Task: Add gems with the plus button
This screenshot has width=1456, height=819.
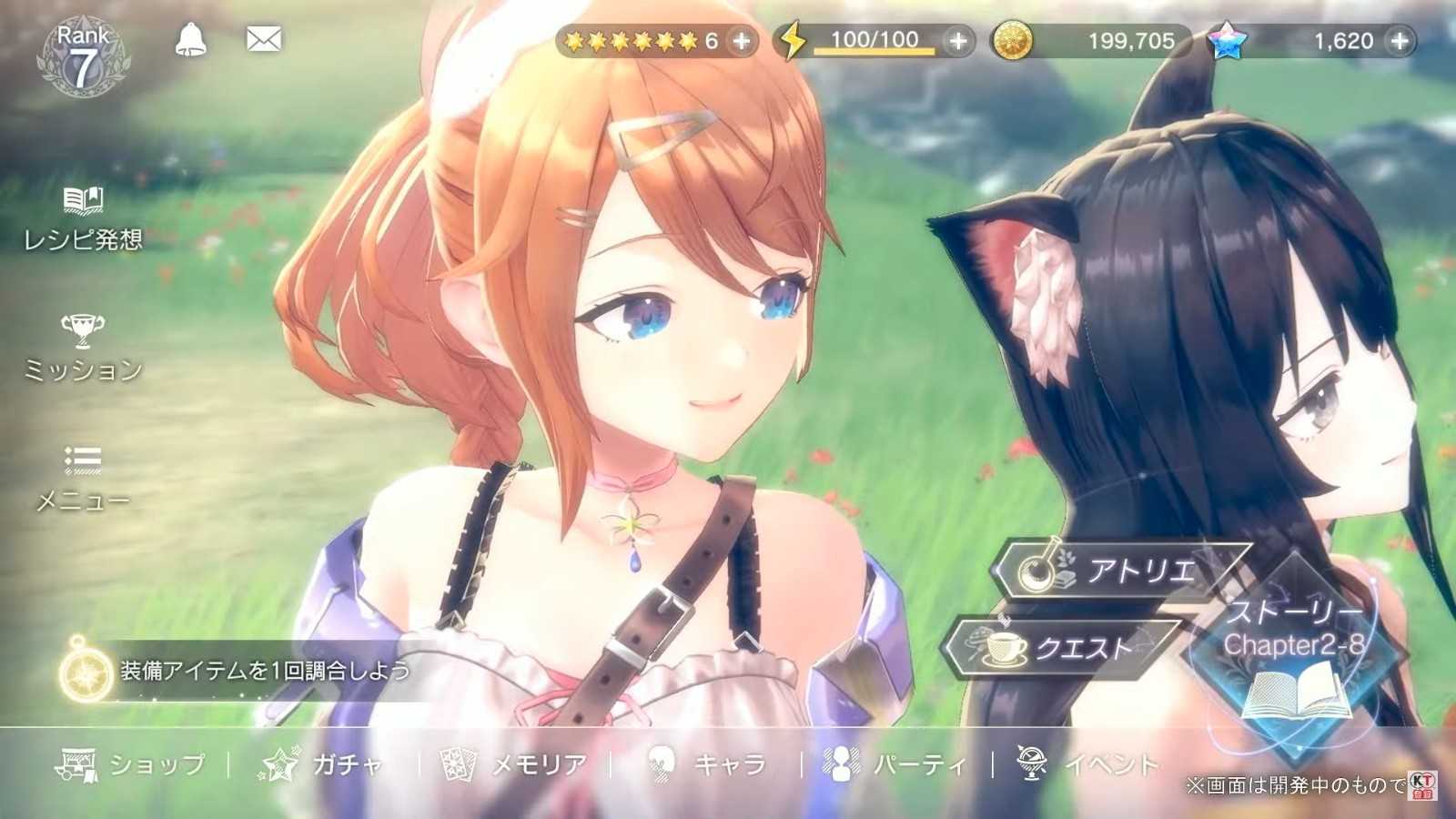Action: [1400, 41]
